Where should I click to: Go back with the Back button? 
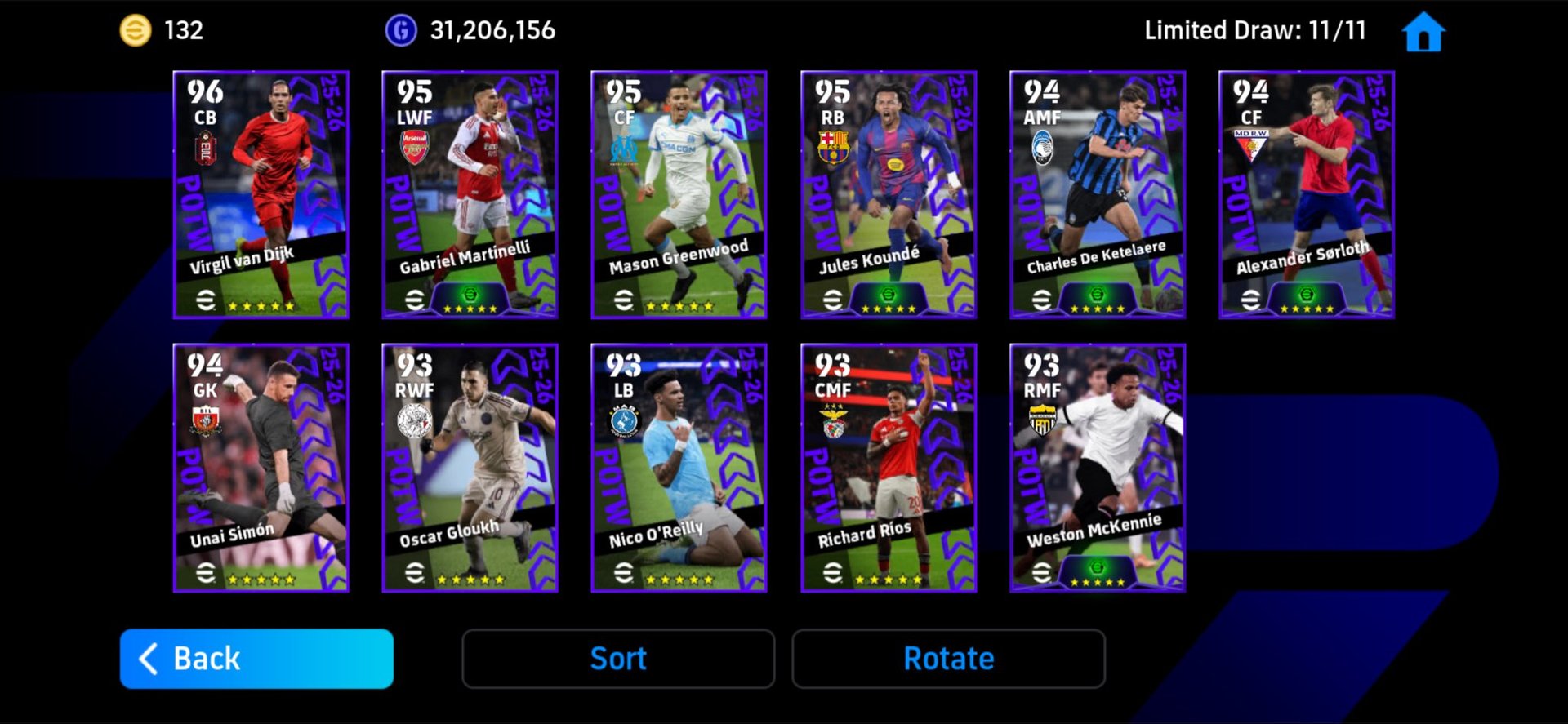point(256,658)
